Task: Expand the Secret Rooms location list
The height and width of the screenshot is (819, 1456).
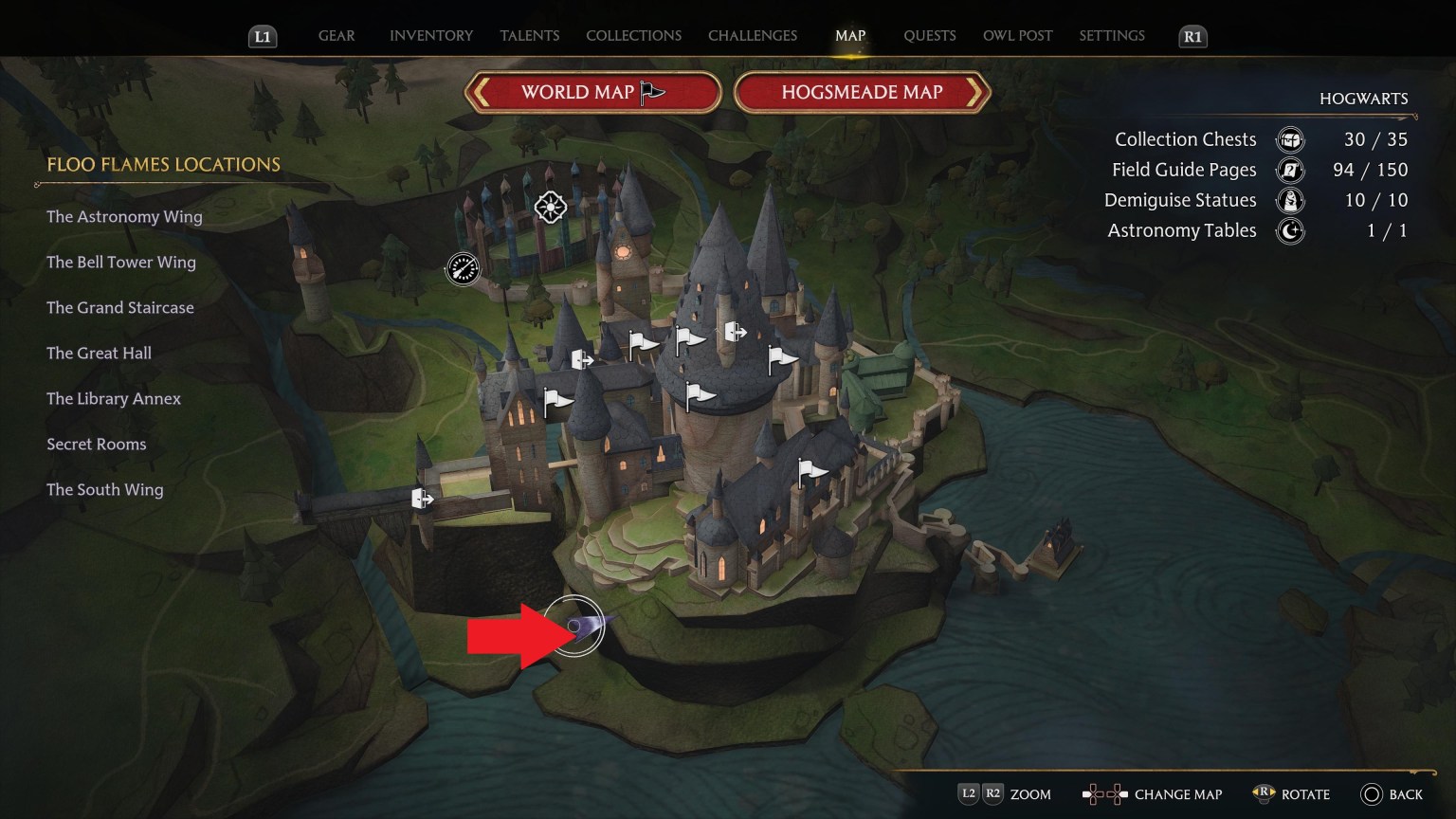Action: click(96, 444)
